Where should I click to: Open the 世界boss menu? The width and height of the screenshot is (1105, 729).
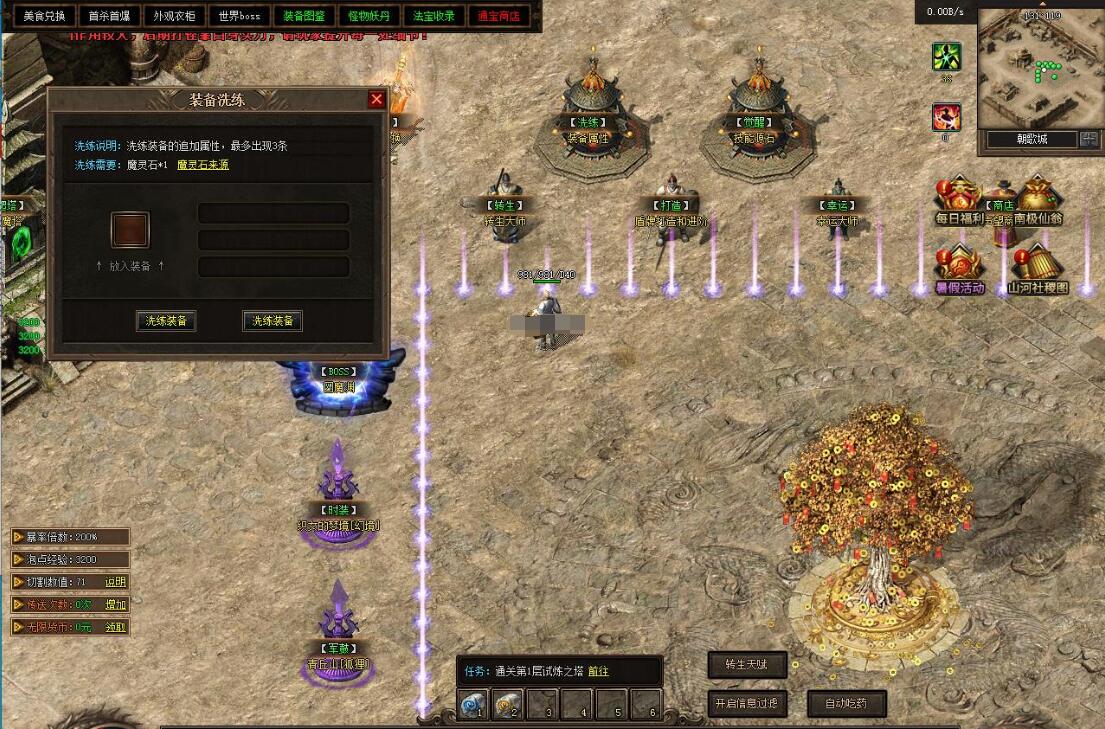click(239, 16)
